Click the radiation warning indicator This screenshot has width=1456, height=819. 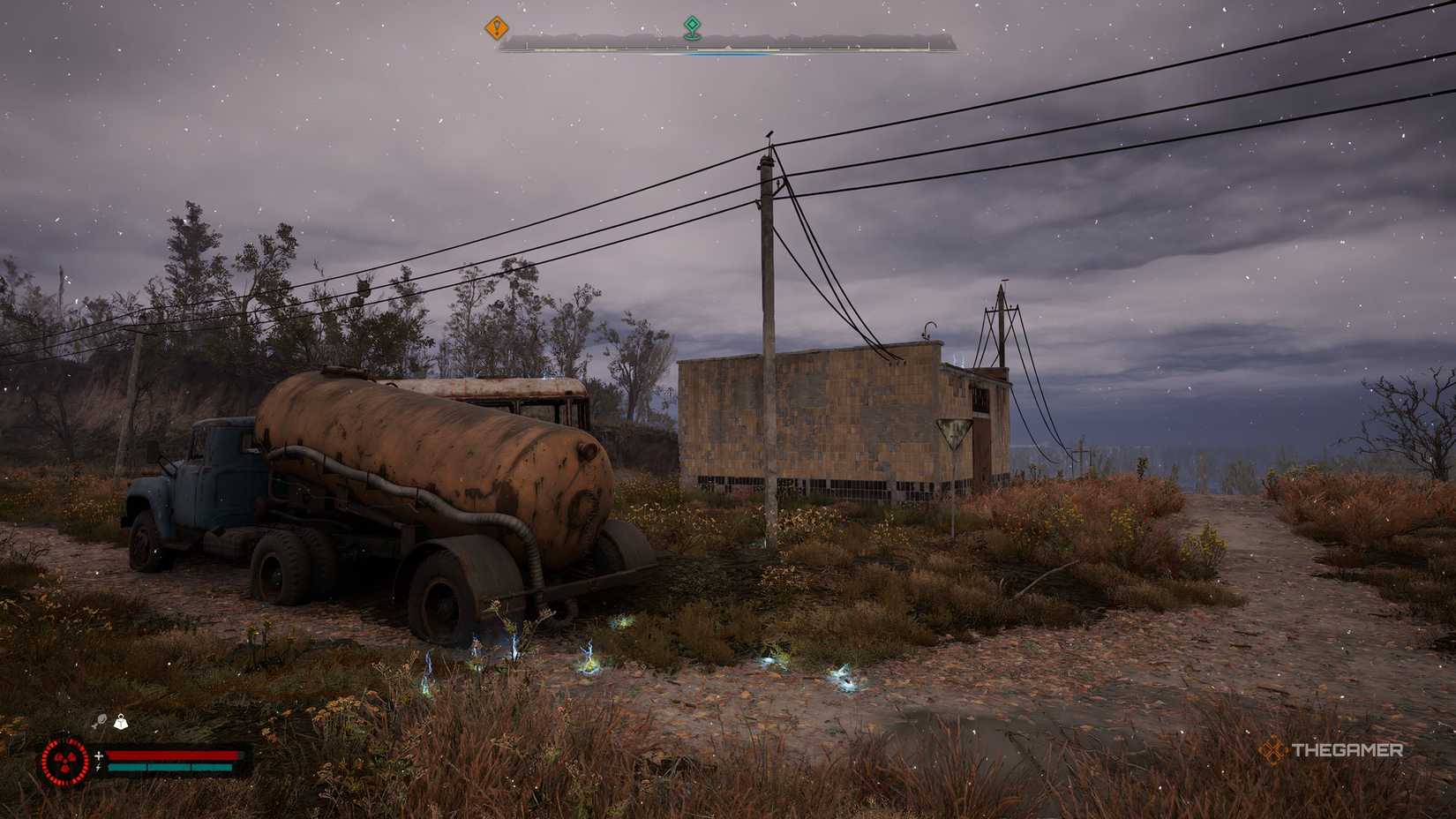point(64,761)
